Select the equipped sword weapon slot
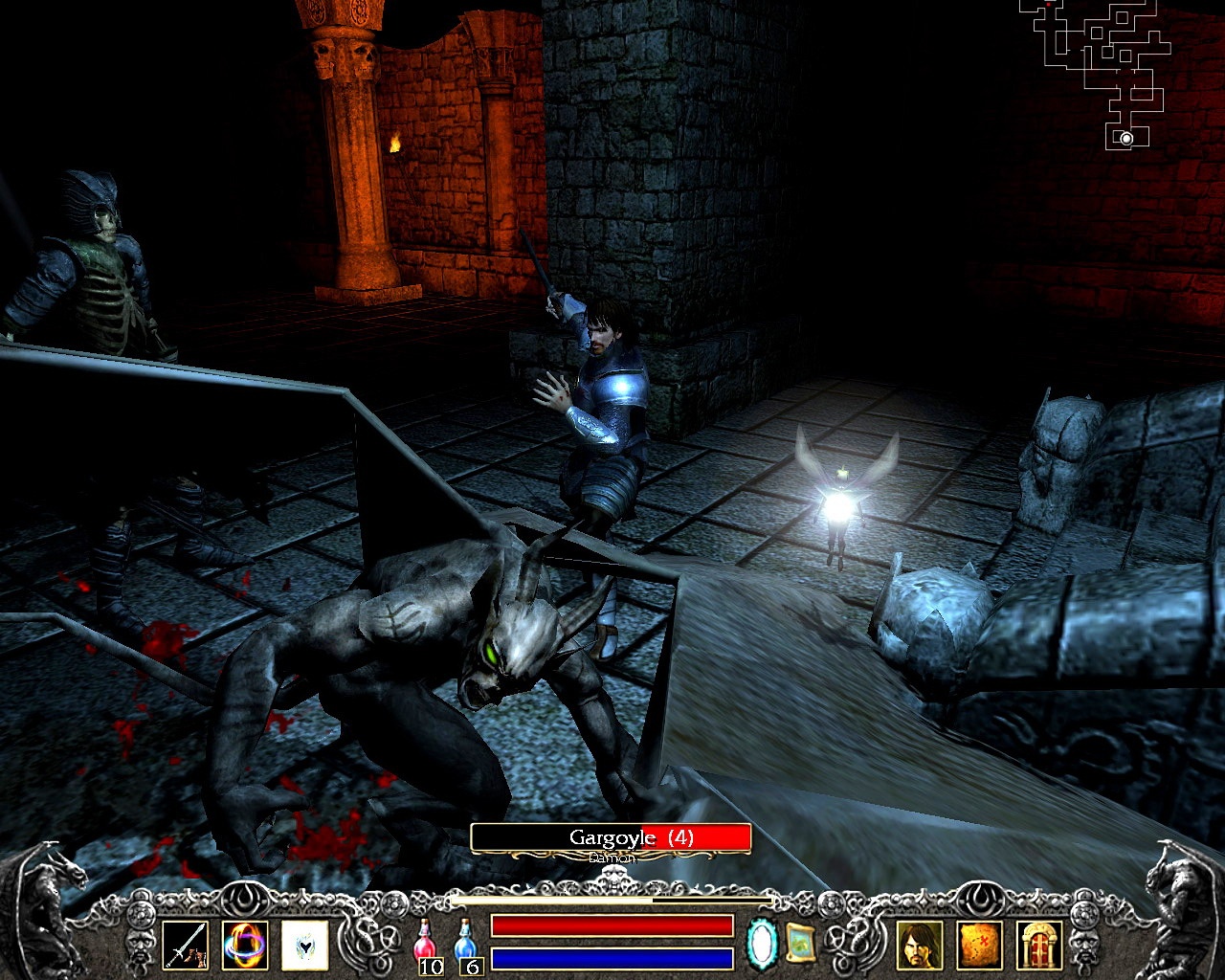This screenshot has width=1225, height=980. click(188, 946)
